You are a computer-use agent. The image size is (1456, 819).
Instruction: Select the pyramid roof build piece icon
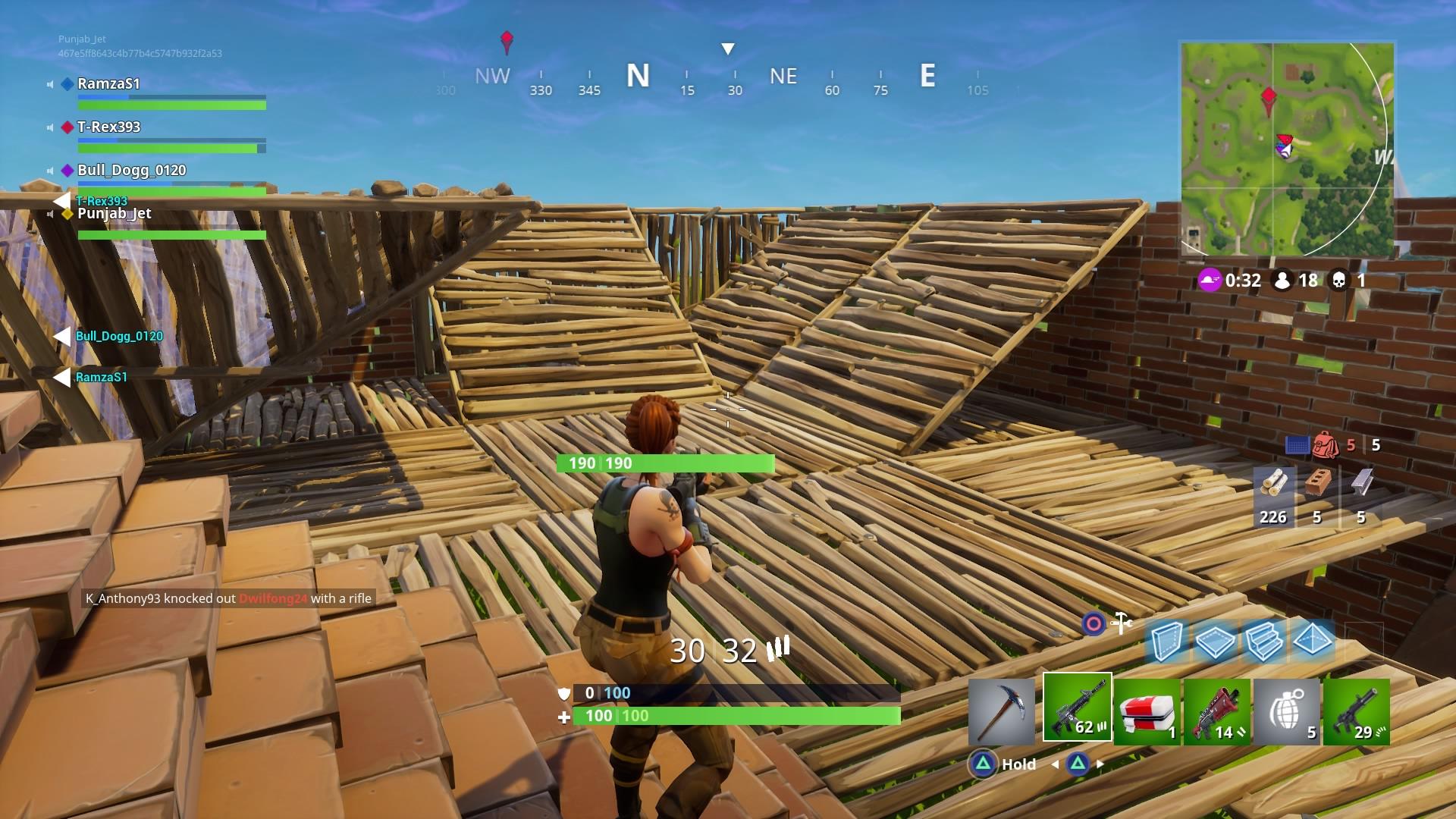[1313, 641]
